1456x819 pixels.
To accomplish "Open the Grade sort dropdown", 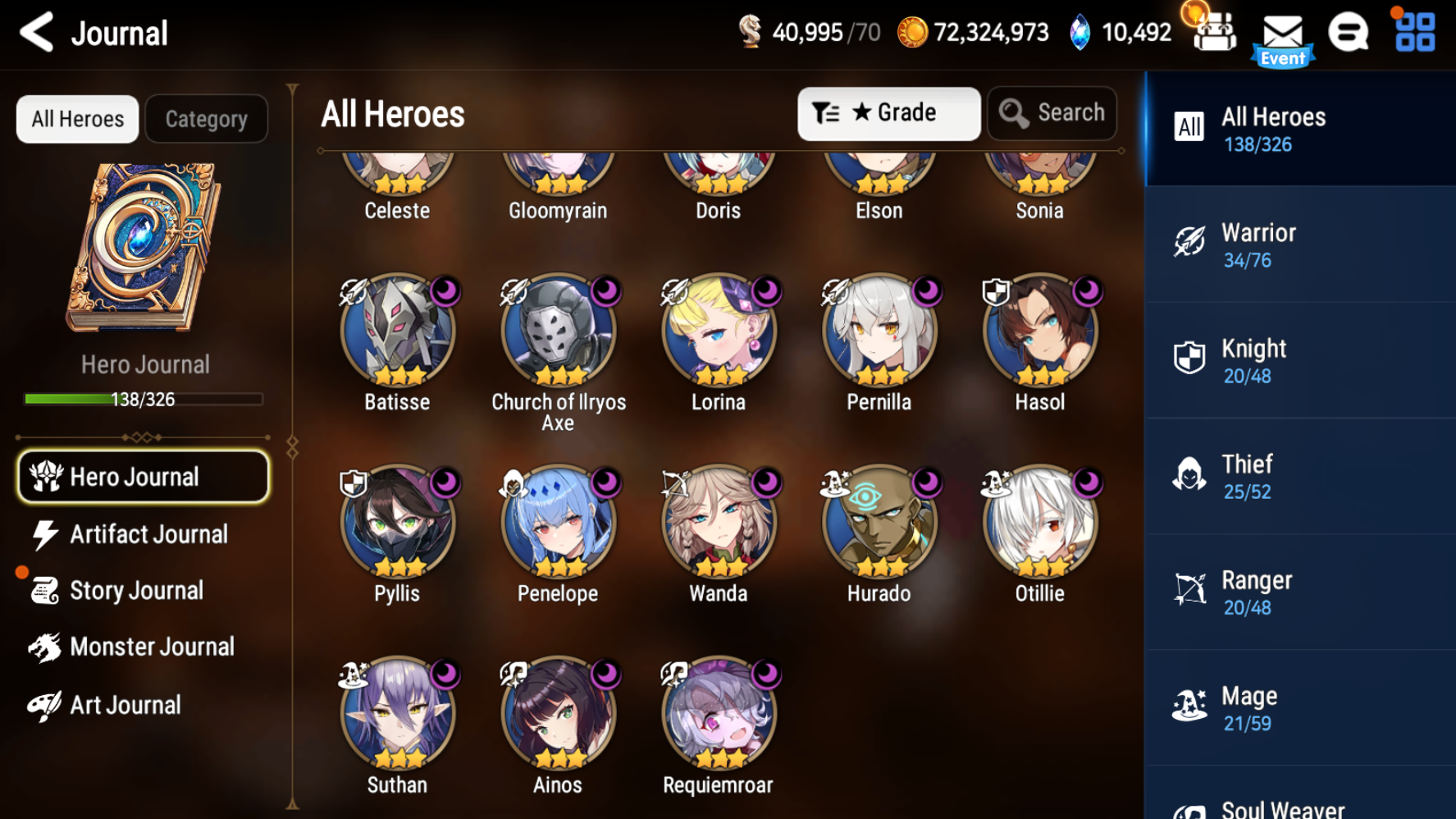I will click(x=888, y=113).
